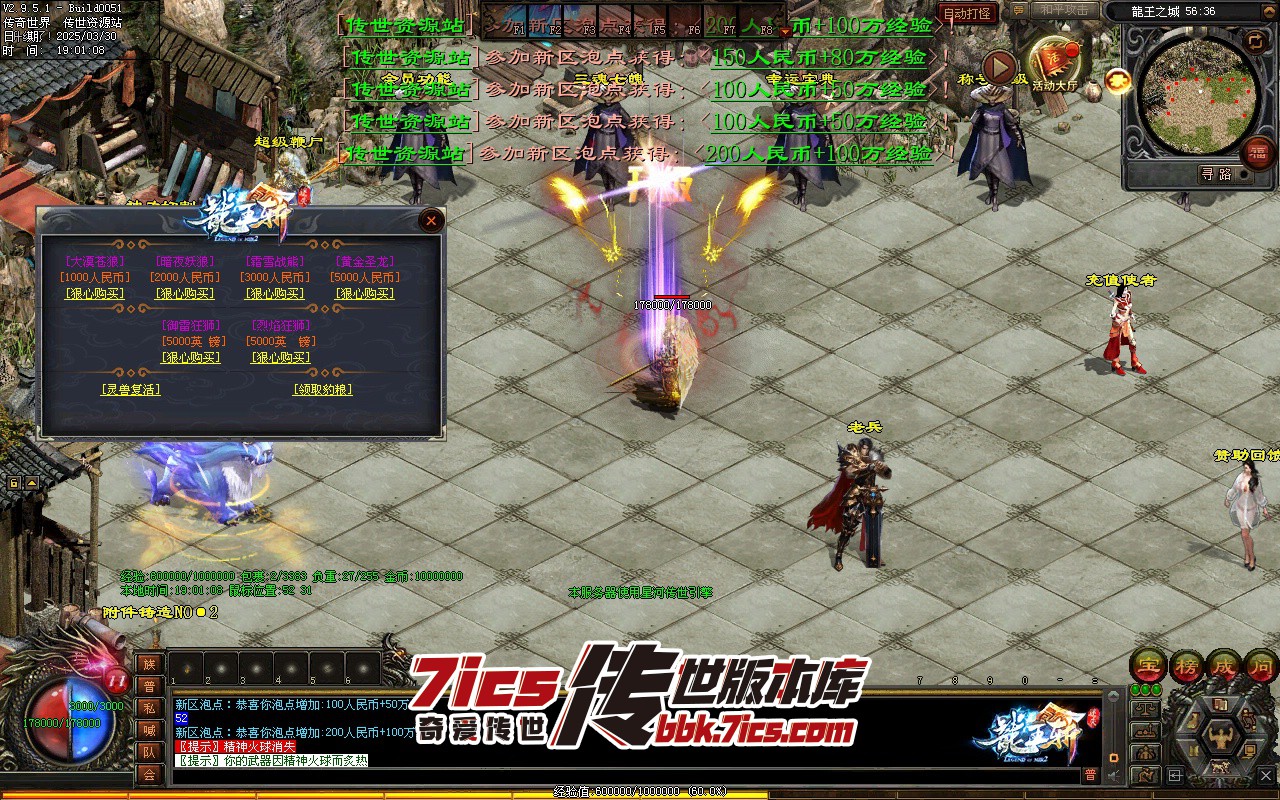Buy the 御雷狂狮 pet
Image resolution: width=1280 pixels, height=800 pixels.
click(x=191, y=358)
